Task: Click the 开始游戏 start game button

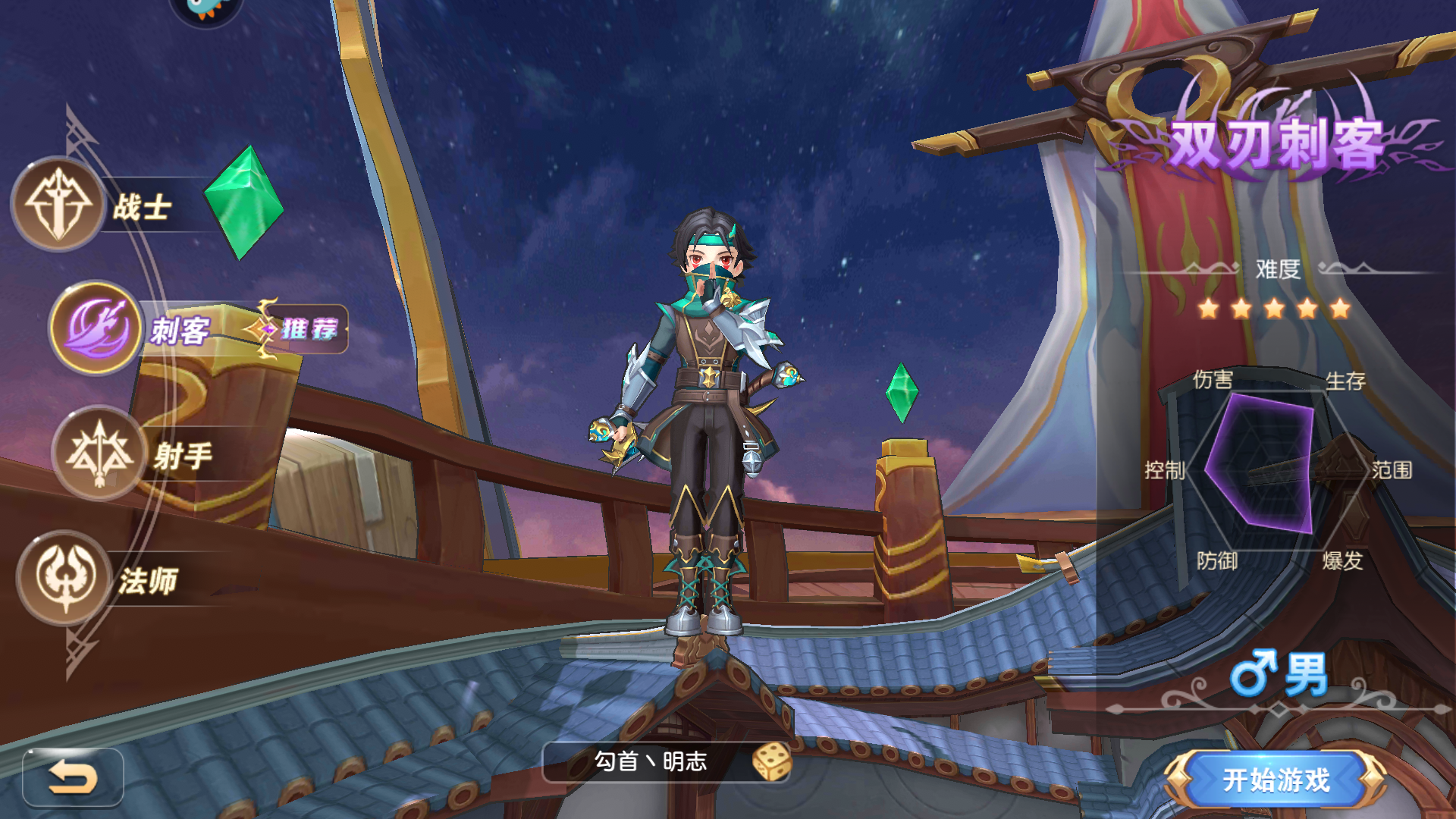Action: point(1276,780)
